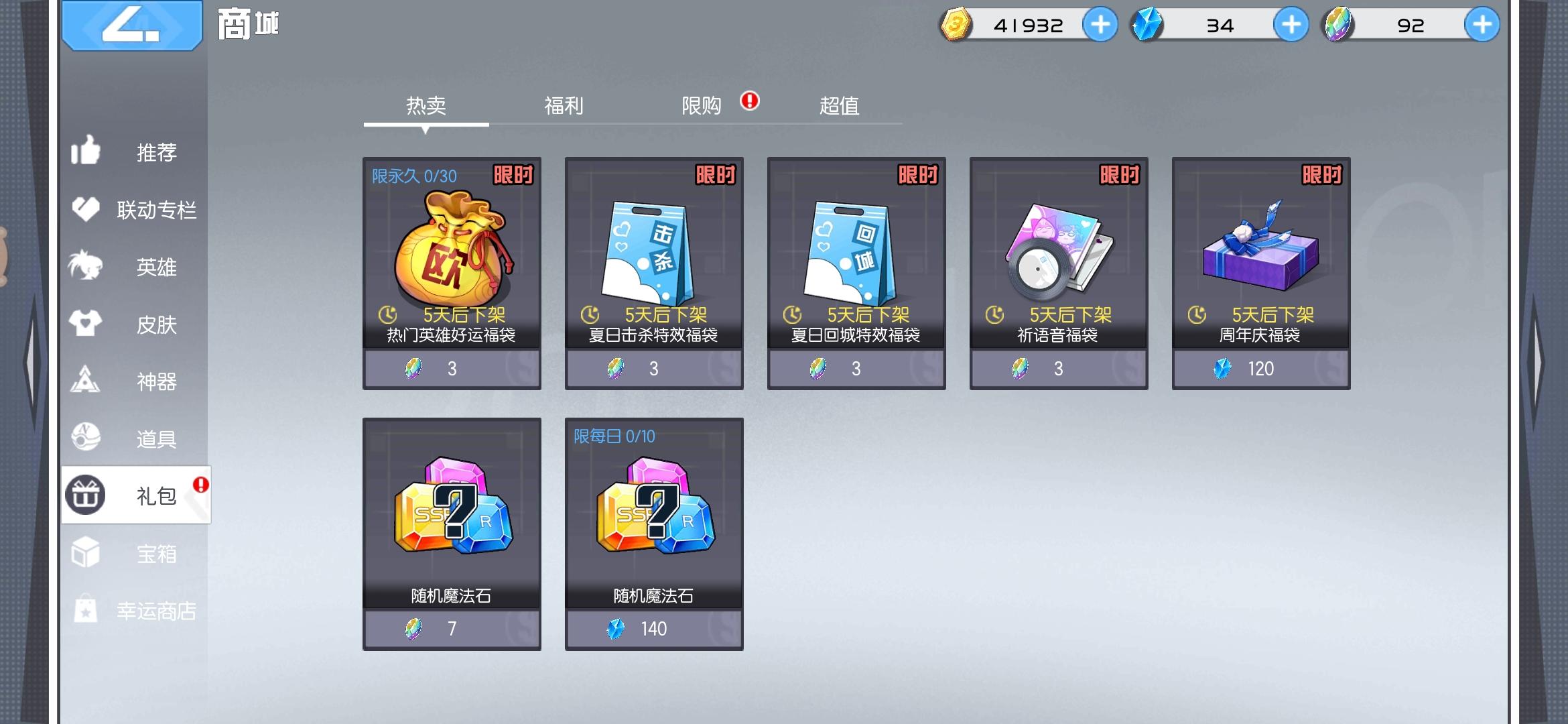Switch to the 福利 tab
Screen dimensions: 1568x724
click(x=565, y=106)
